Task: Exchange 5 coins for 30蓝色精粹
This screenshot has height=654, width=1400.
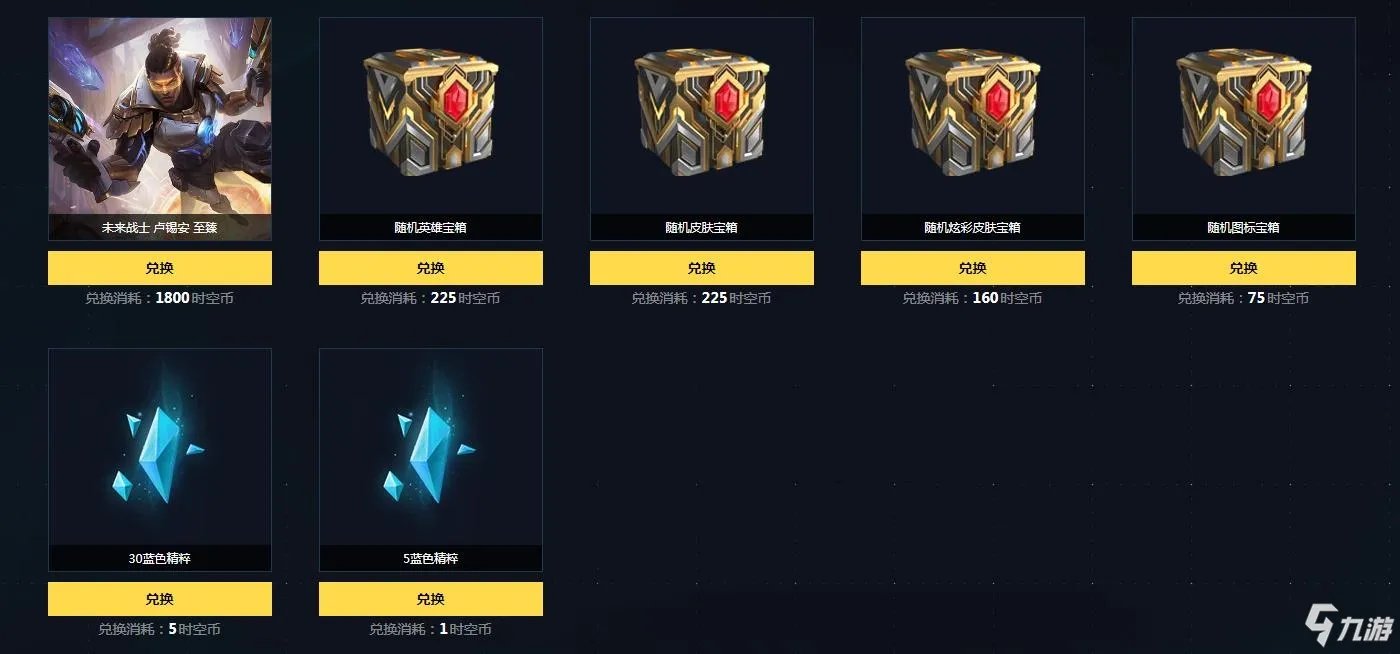Action: point(160,599)
